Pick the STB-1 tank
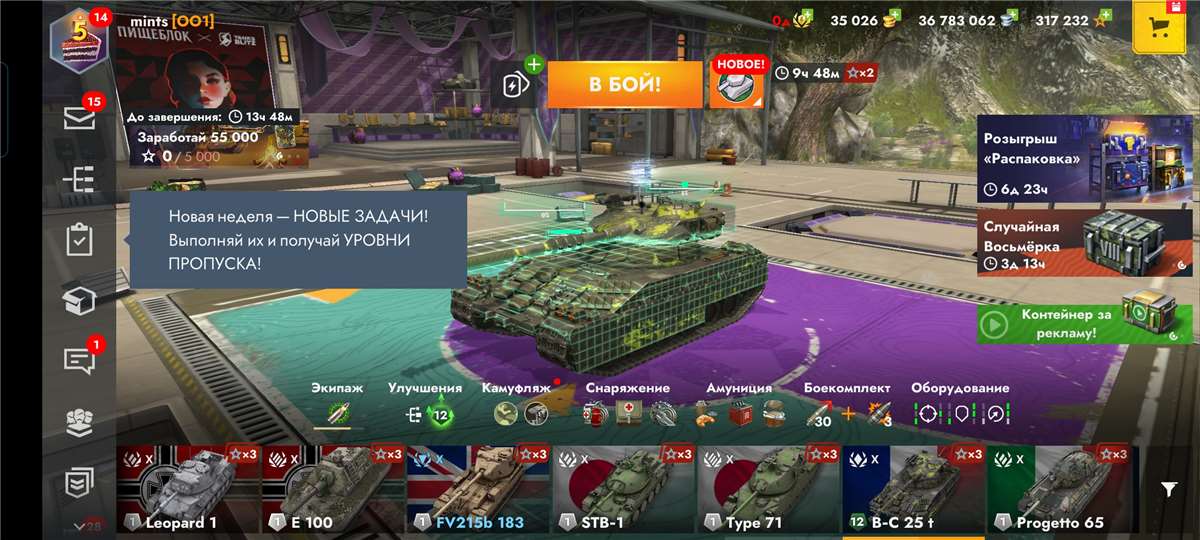The height and width of the screenshot is (540, 1200). (x=623, y=489)
